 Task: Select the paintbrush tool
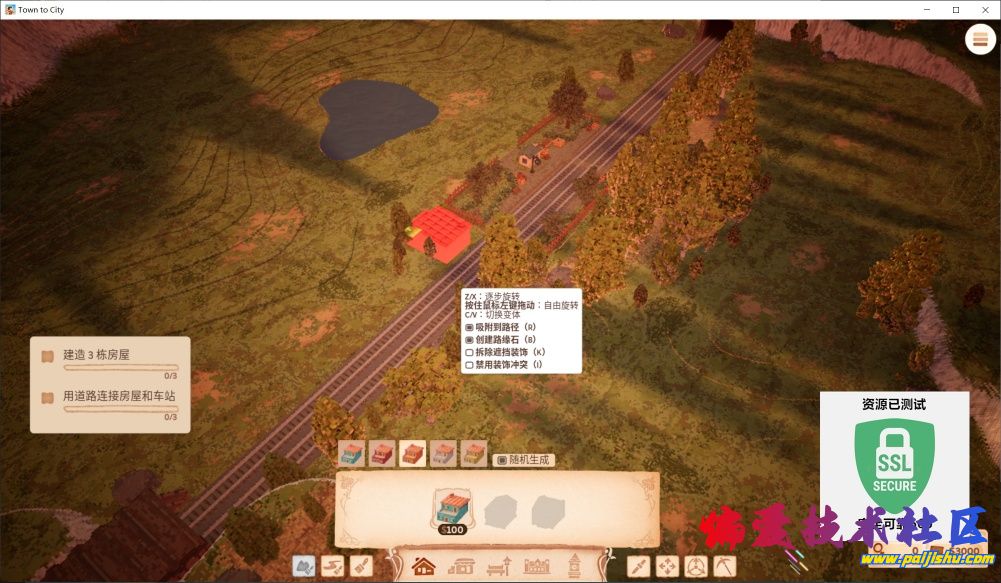(x=361, y=567)
